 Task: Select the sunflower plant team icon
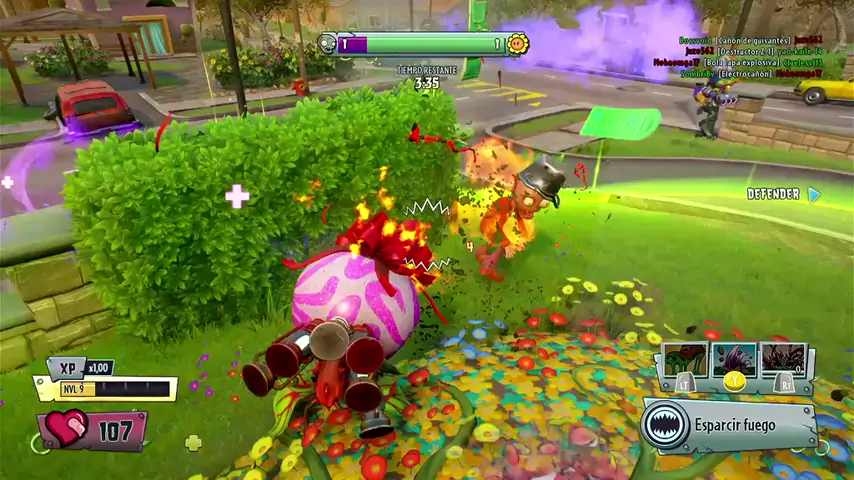[x=517, y=44]
